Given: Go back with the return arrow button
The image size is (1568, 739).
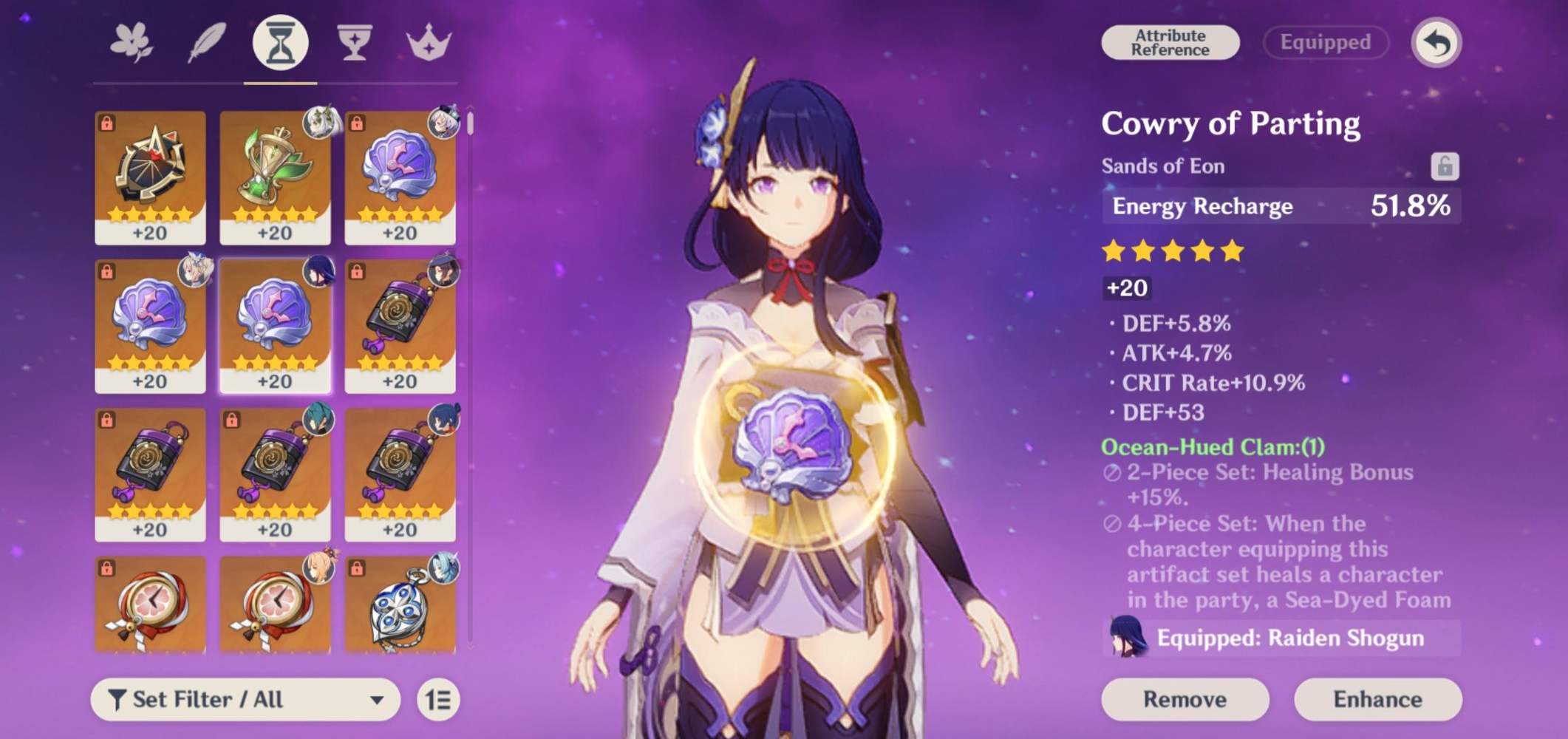Looking at the screenshot, I should click(x=1436, y=43).
